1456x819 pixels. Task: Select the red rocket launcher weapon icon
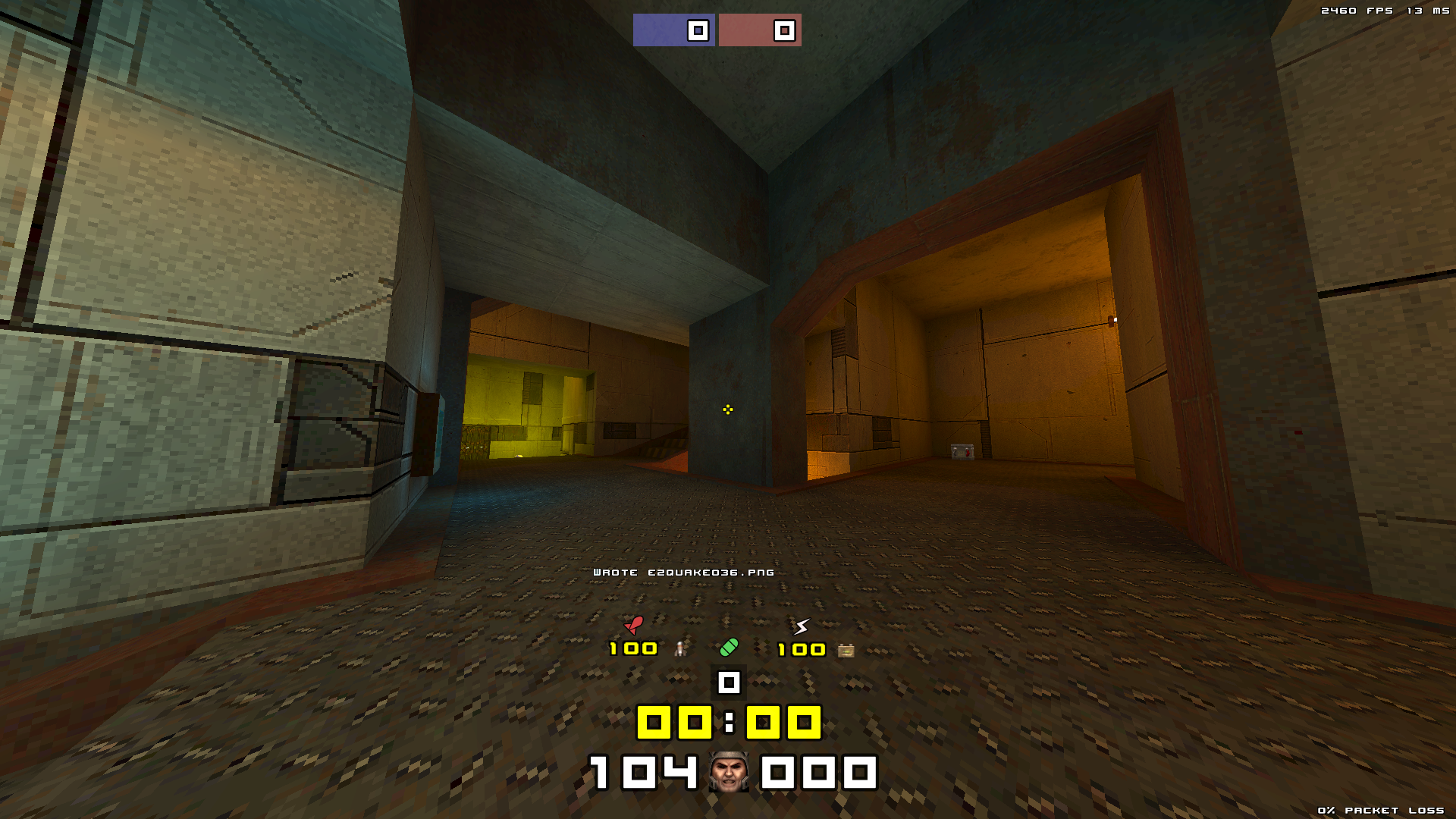pyautogui.click(x=634, y=625)
